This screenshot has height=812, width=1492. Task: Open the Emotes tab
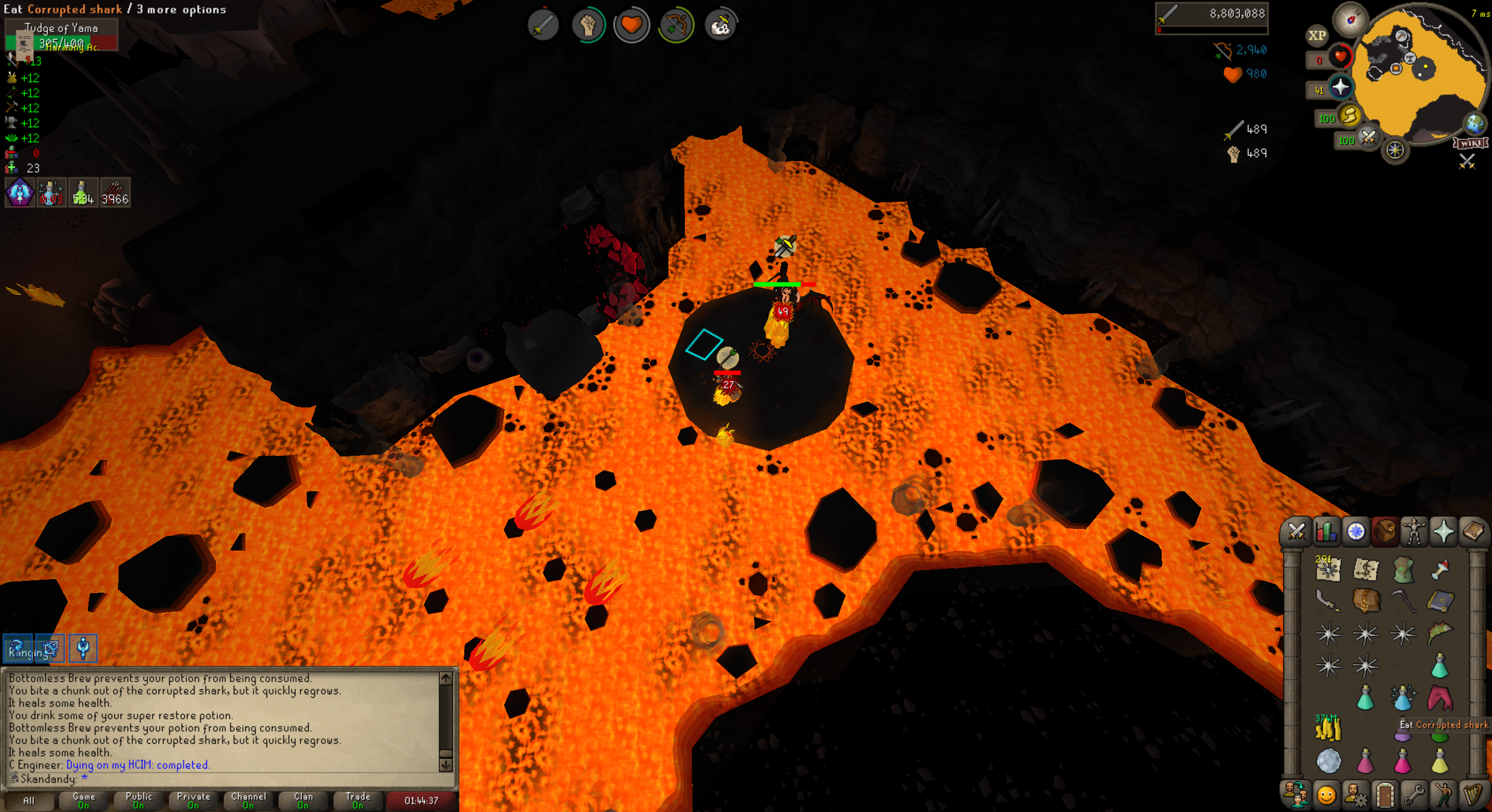[1443, 795]
